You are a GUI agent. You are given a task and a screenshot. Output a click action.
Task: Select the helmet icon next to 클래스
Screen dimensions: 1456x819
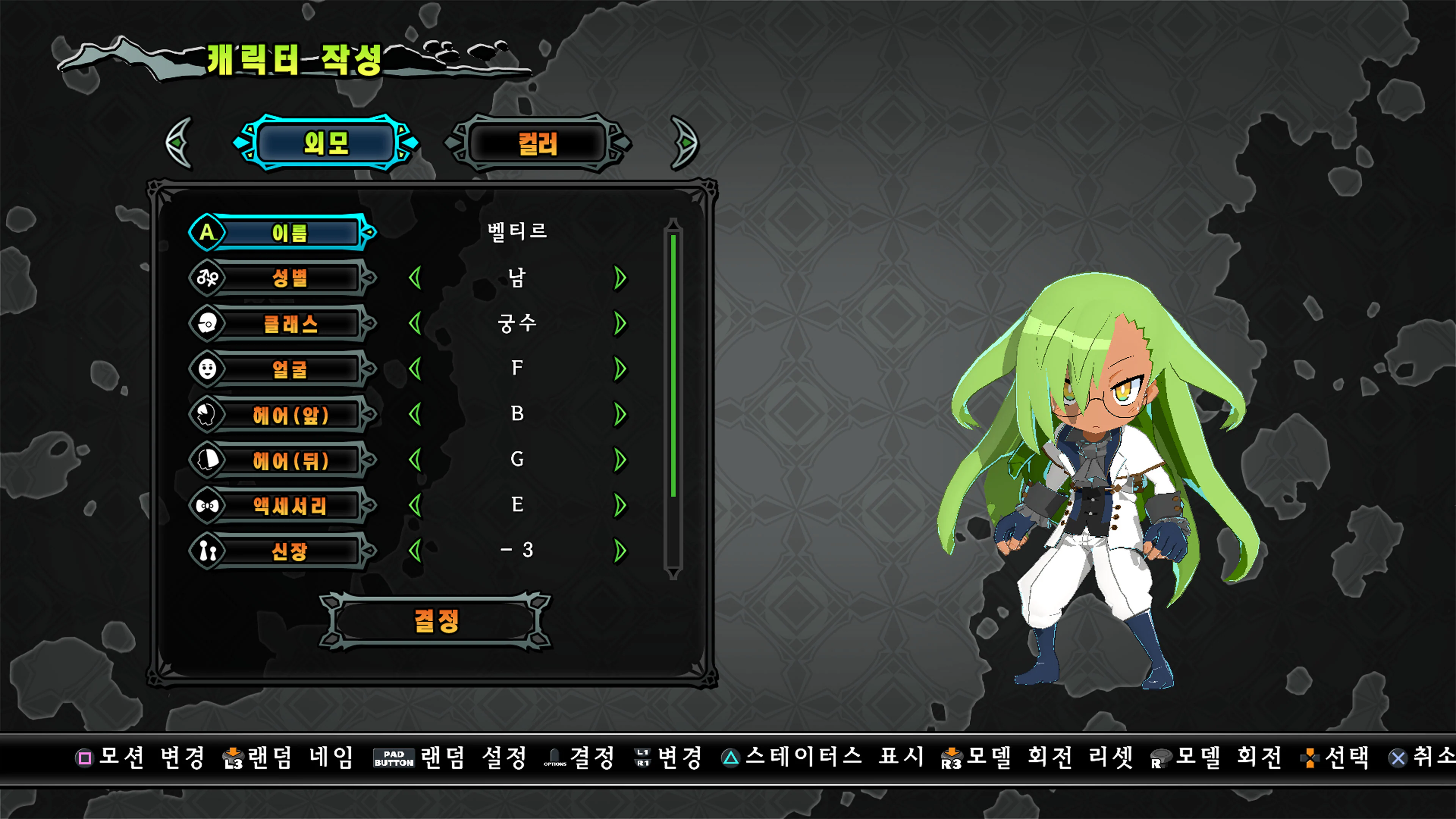point(207,323)
